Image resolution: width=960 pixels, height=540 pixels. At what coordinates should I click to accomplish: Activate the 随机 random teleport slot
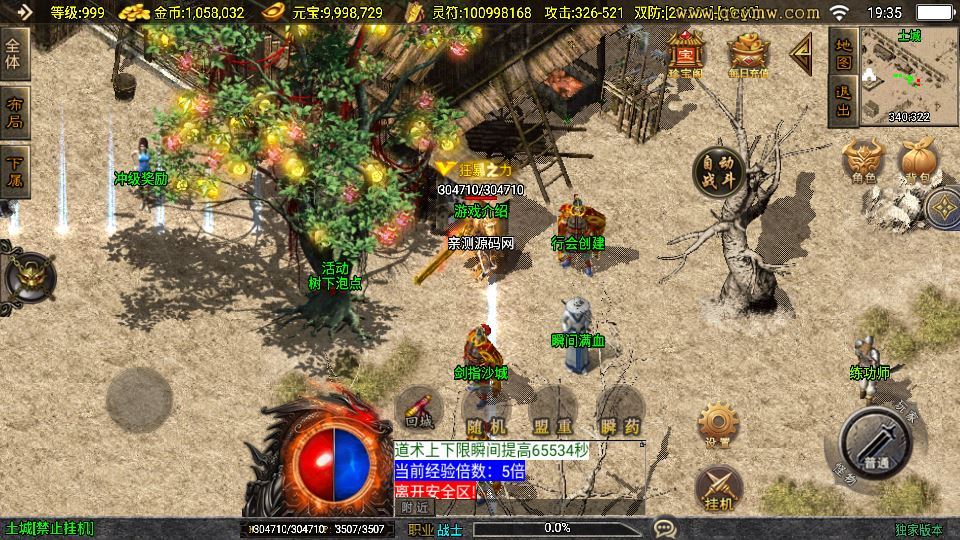486,413
